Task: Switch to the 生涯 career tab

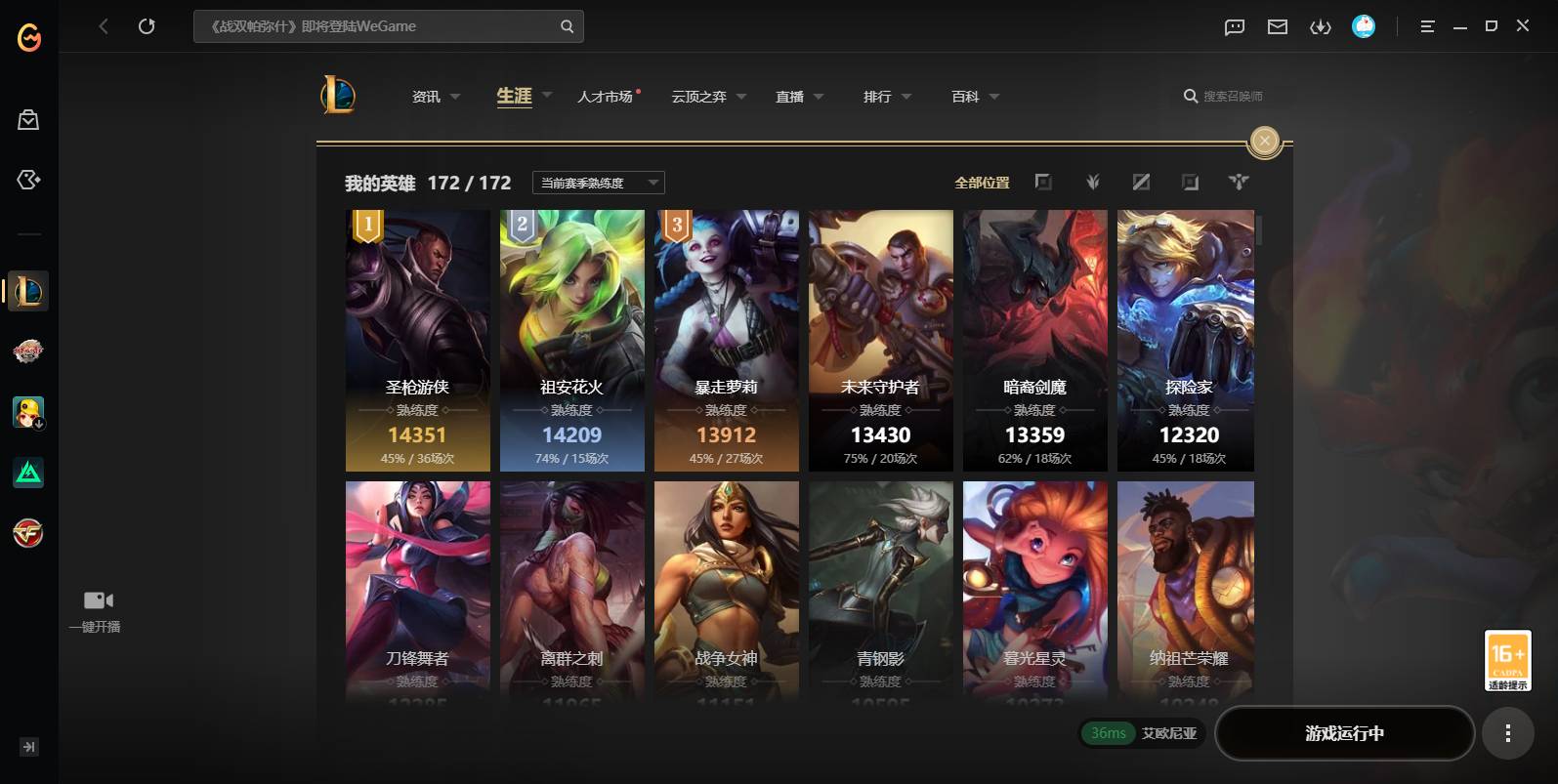Action: pos(514,96)
